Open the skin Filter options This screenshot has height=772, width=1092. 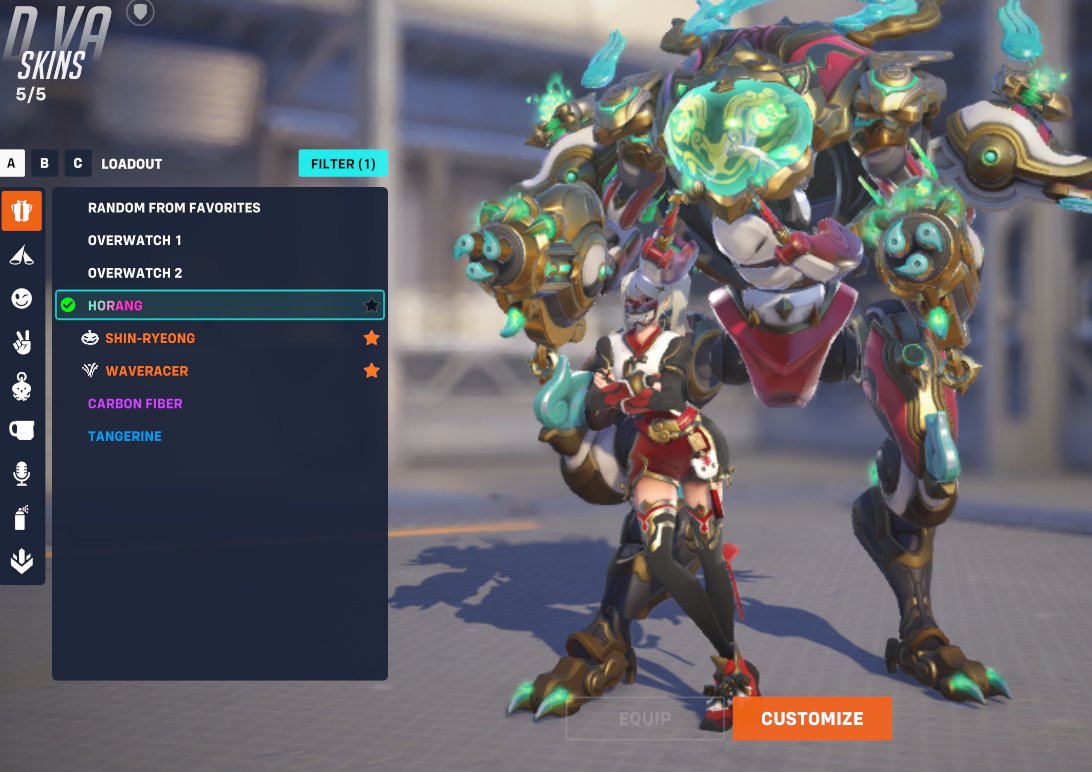(343, 164)
